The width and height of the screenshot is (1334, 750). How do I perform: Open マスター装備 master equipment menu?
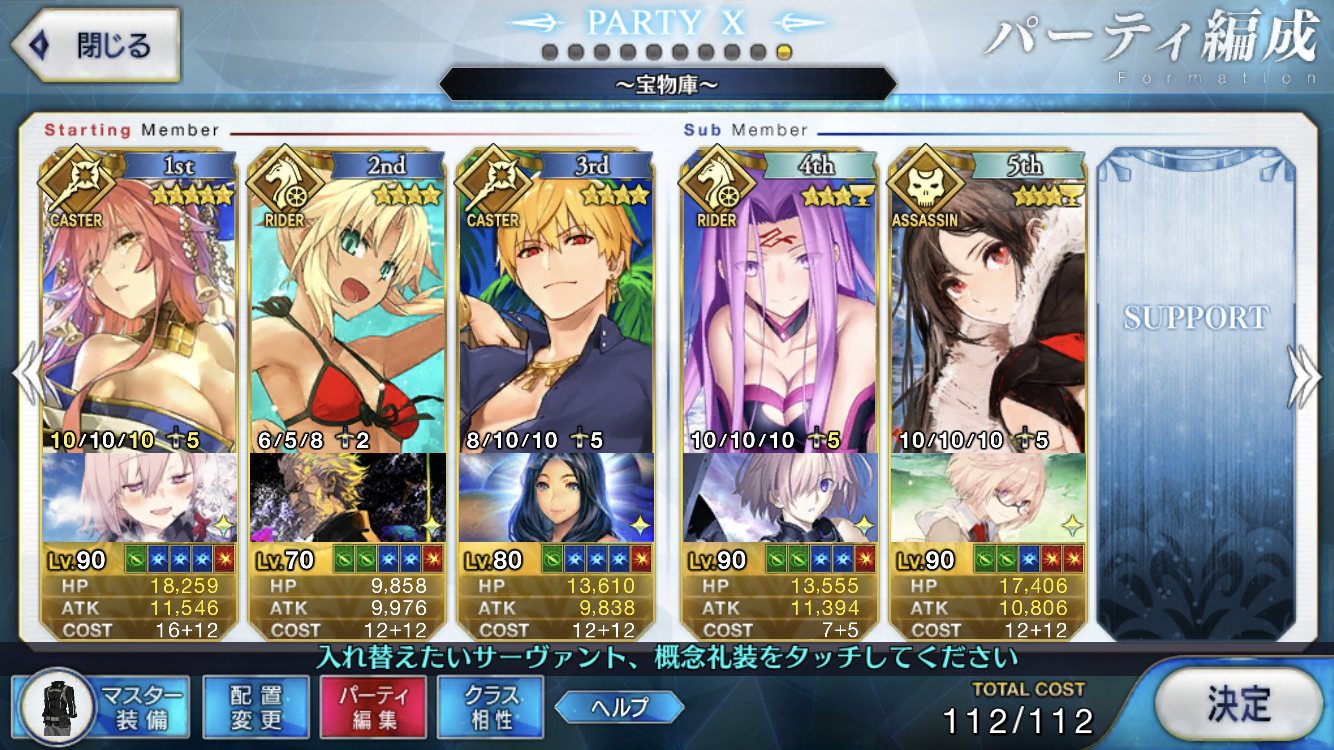coord(100,705)
